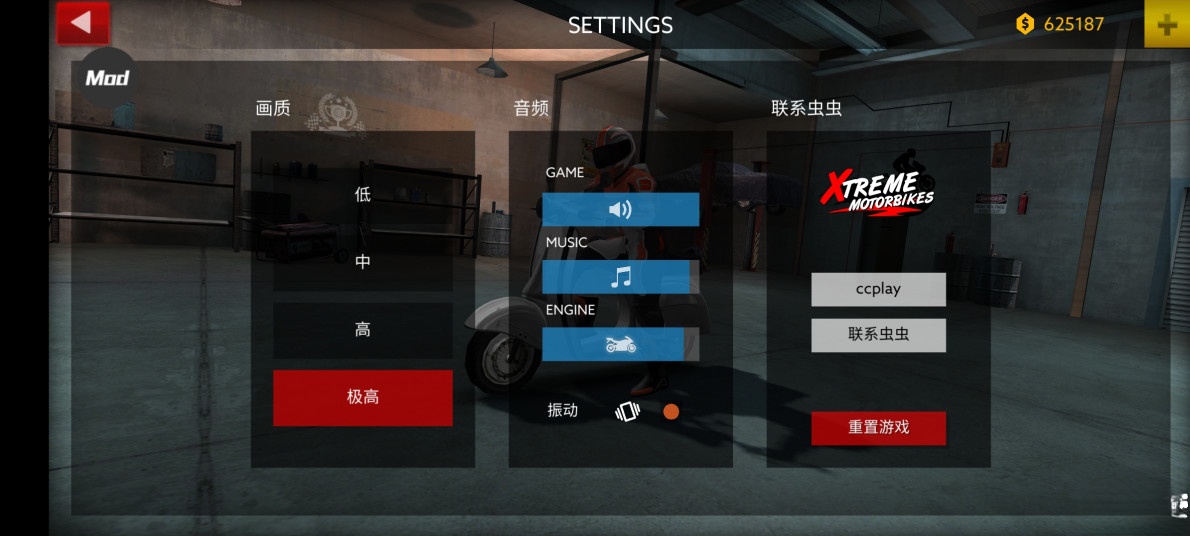Screen dimensions: 1190x536
Task: Click the grey 联系虫虫 contact button
Action: click(878, 335)
